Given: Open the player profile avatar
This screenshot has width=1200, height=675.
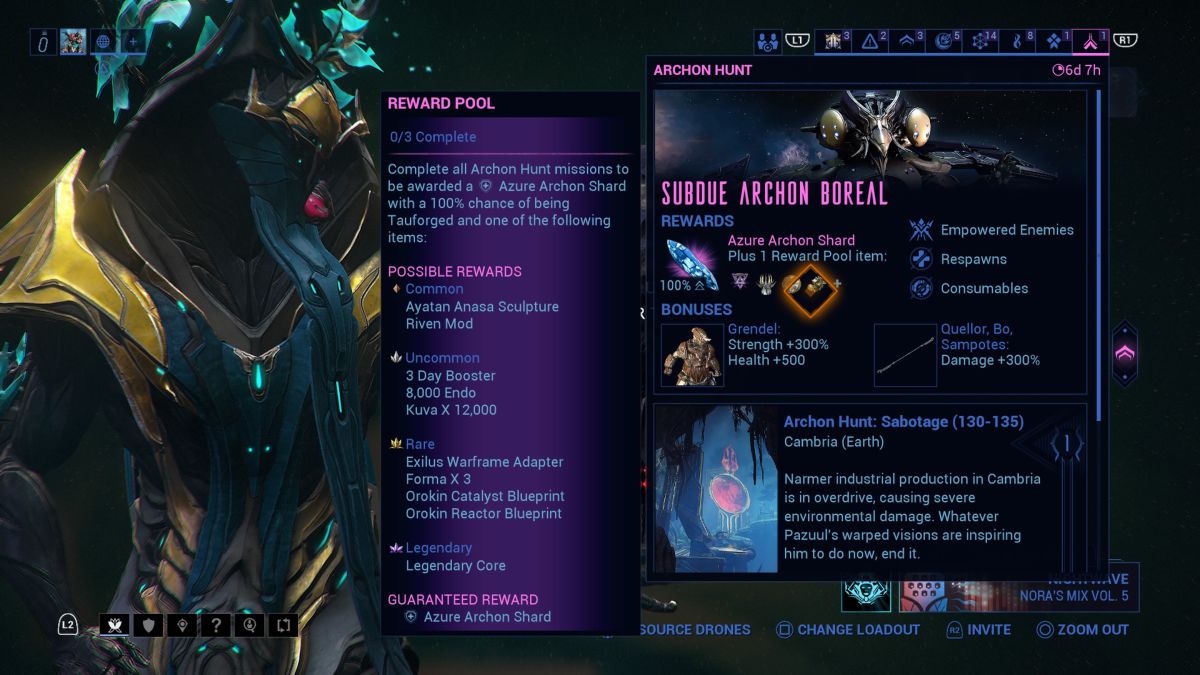Looking at the screenshot, I should click(x=73, y=42).
